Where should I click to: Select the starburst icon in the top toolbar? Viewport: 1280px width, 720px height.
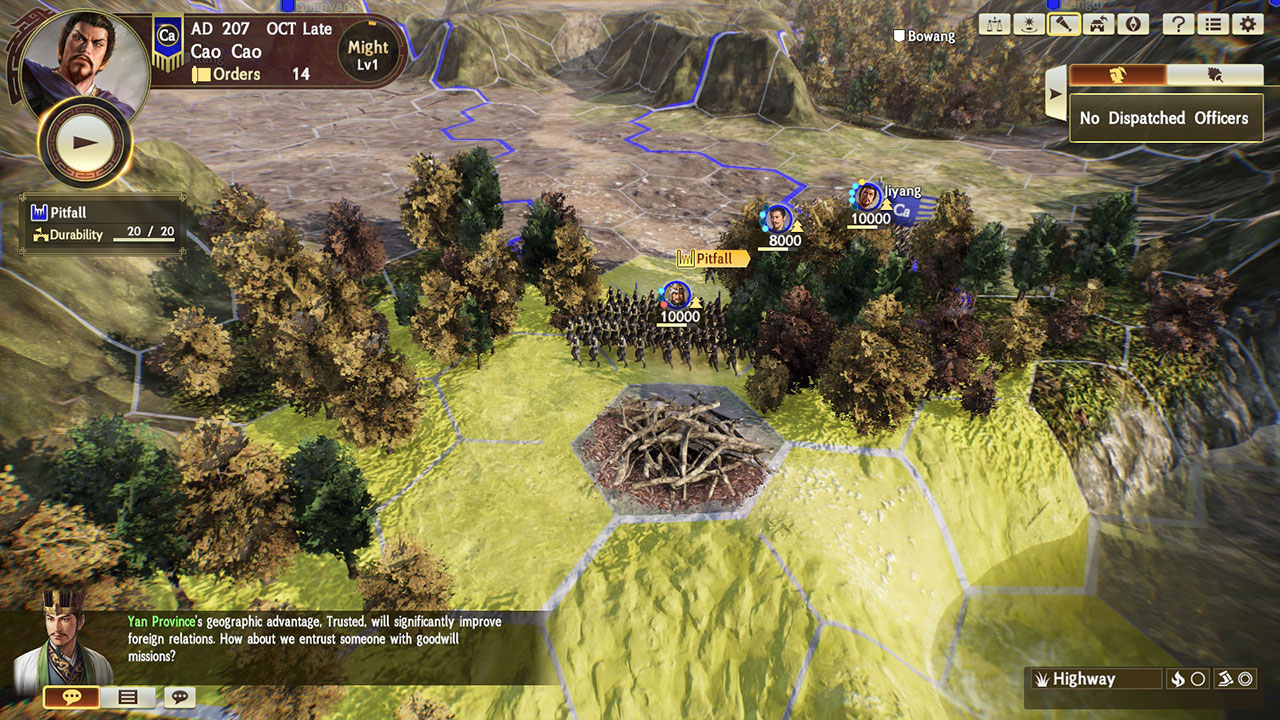point(1029,25)
